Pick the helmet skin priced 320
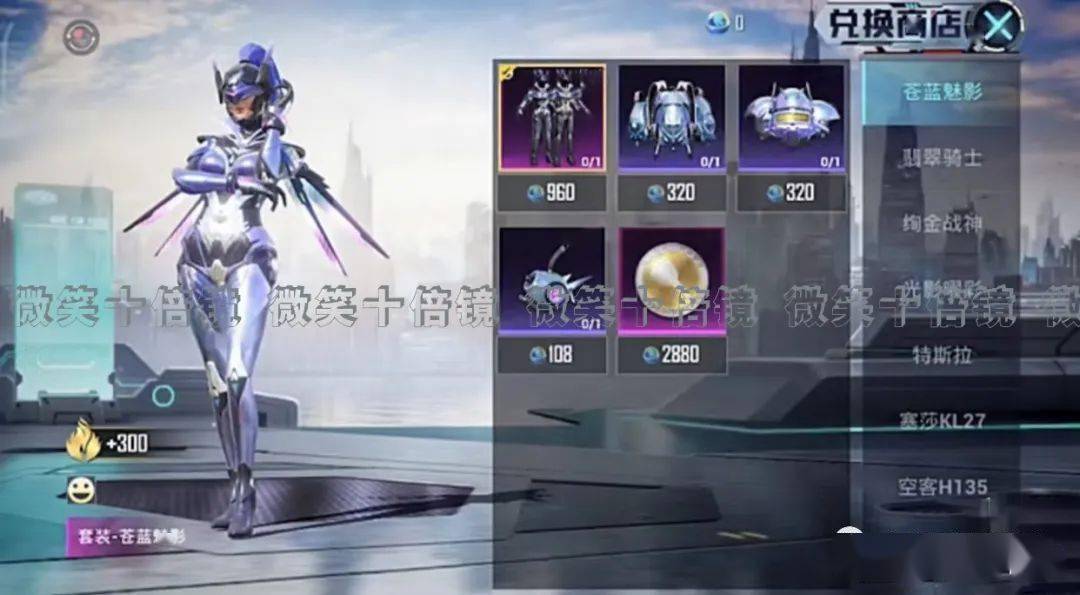Screen dimensions: 1080x595 click(x=791, y=118)
